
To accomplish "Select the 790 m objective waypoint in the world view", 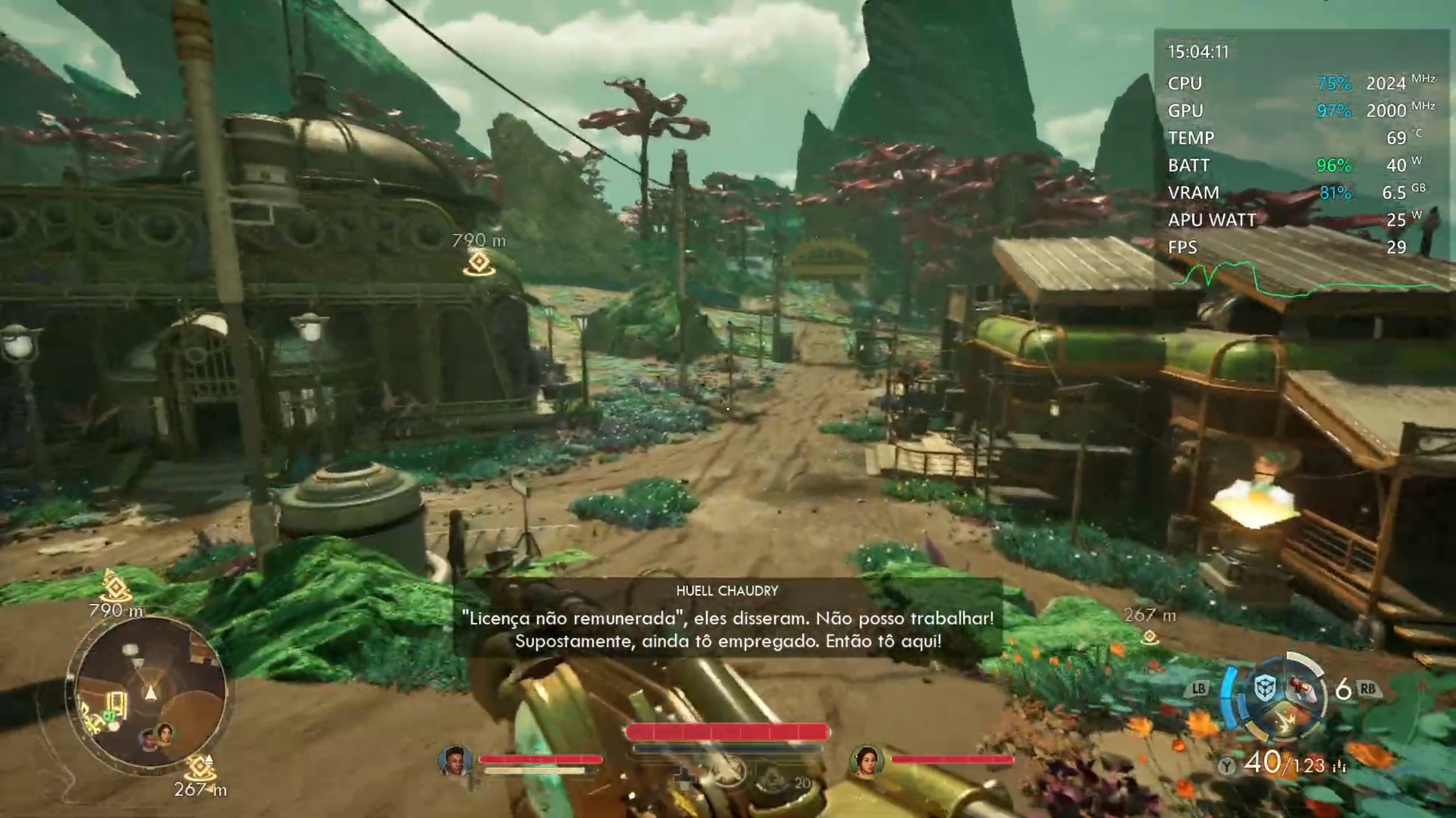I will (x=479, y=262).
